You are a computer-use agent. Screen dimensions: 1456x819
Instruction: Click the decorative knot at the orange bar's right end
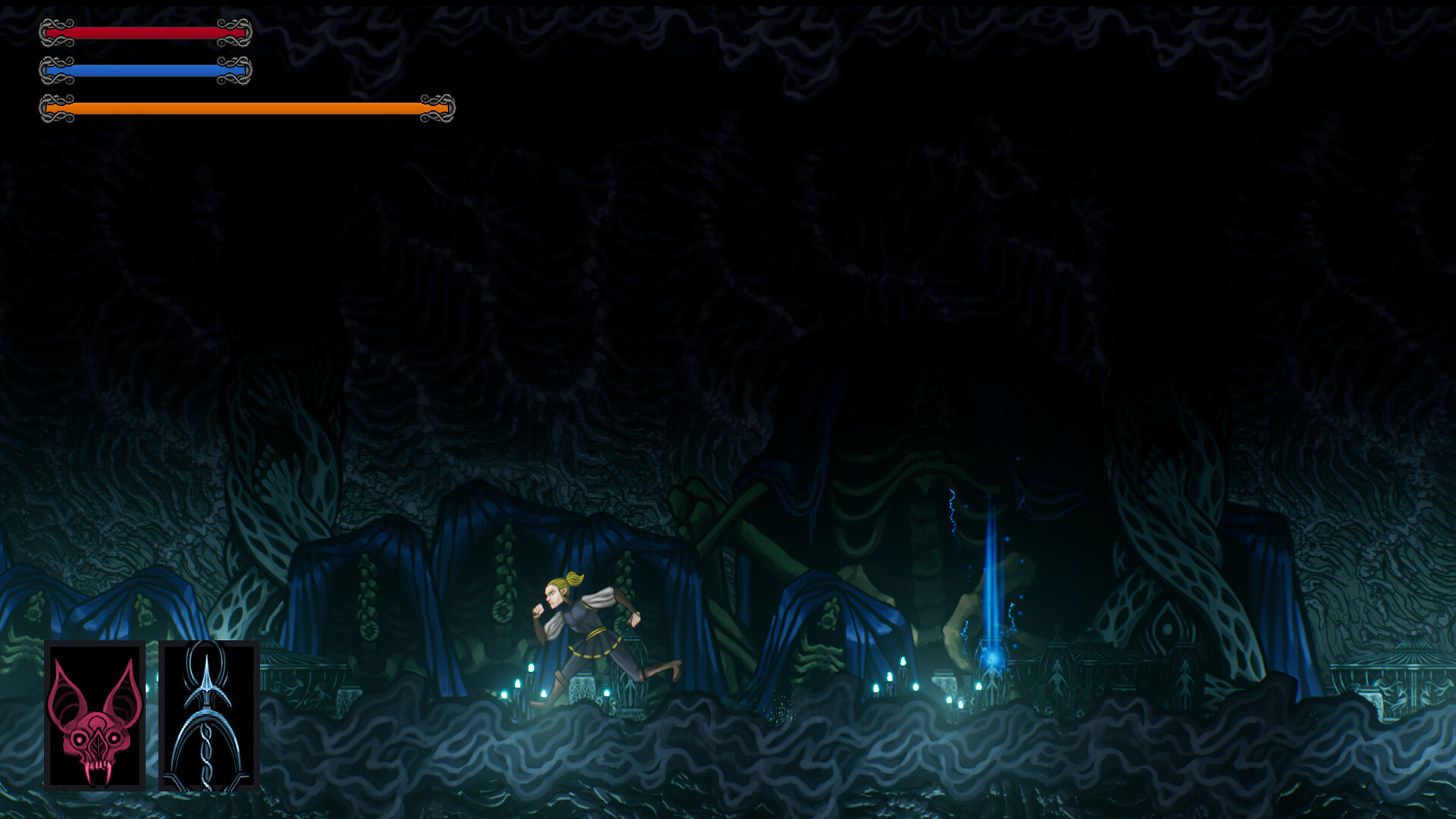(x=438, y=108)
